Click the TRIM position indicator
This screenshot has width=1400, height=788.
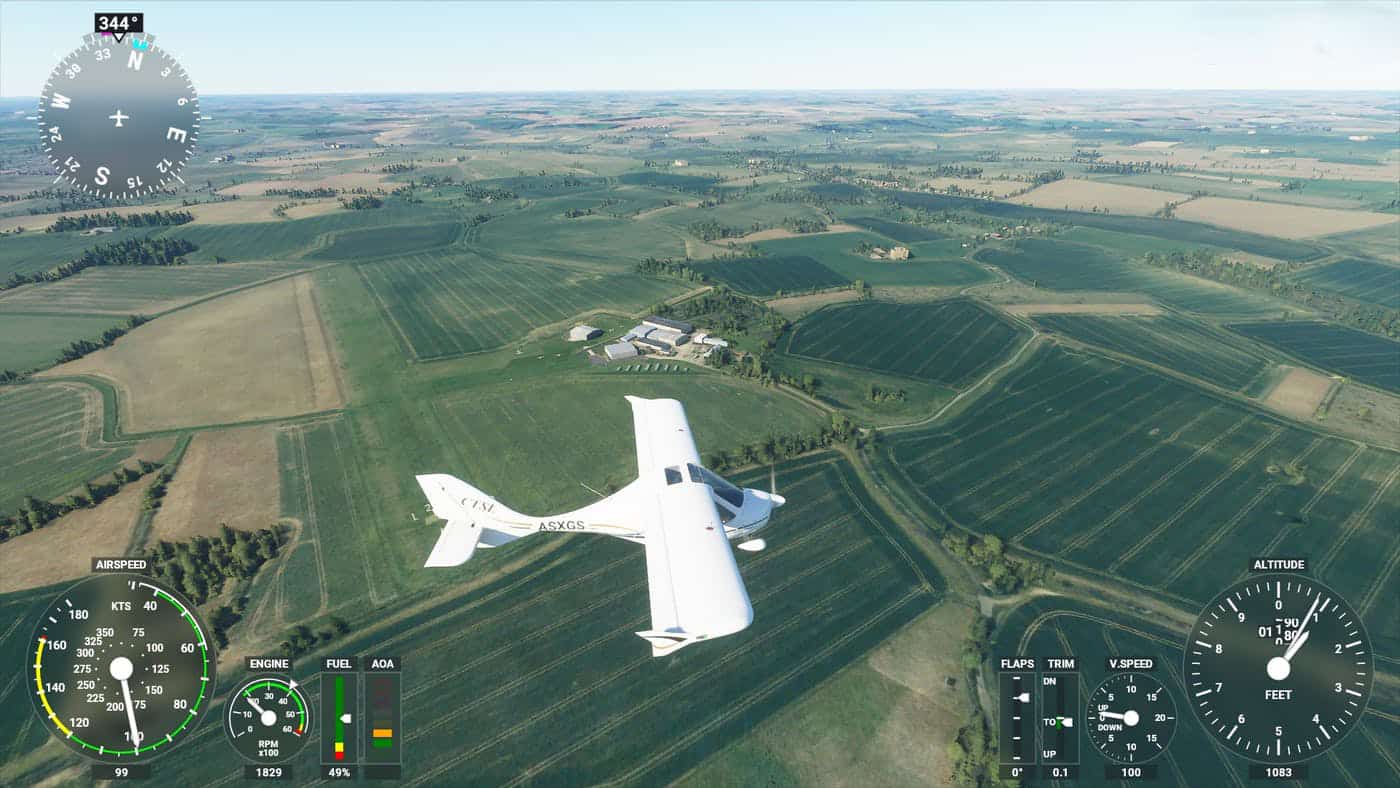(1060, 717)
